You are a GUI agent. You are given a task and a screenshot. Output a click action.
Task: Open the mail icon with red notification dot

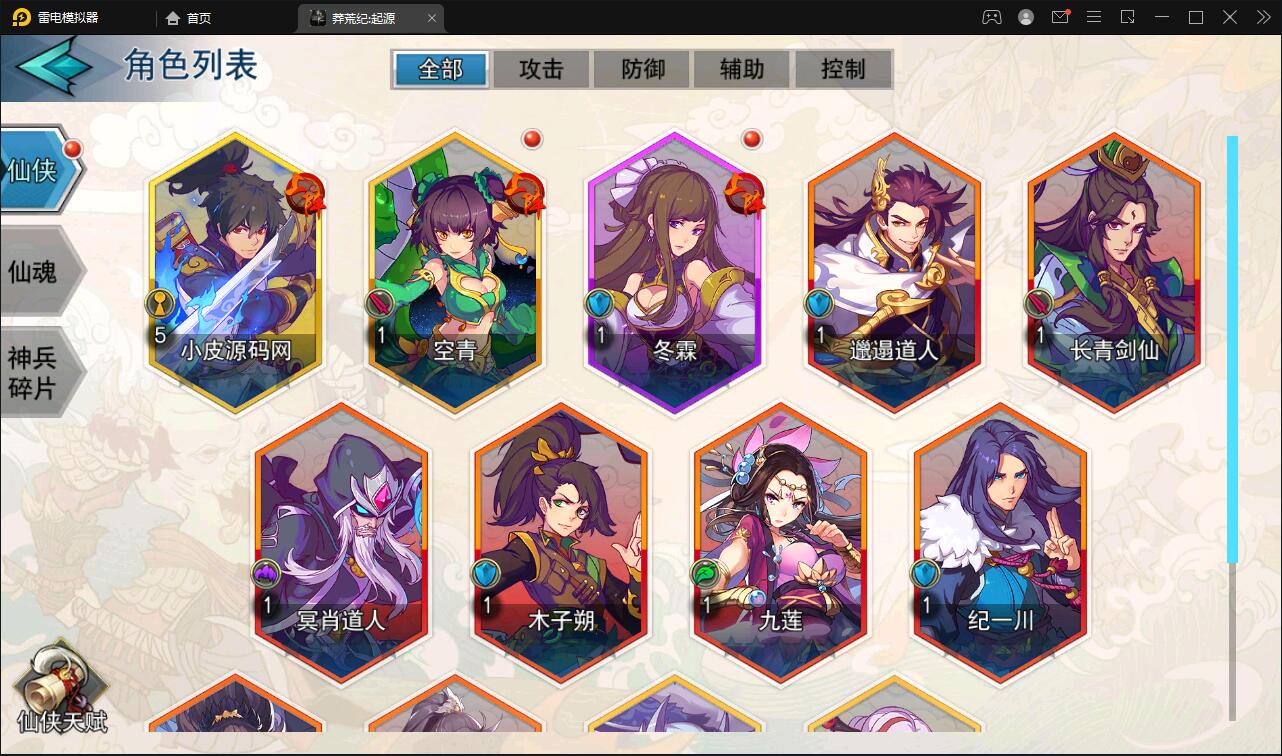tap(1060, 17)
